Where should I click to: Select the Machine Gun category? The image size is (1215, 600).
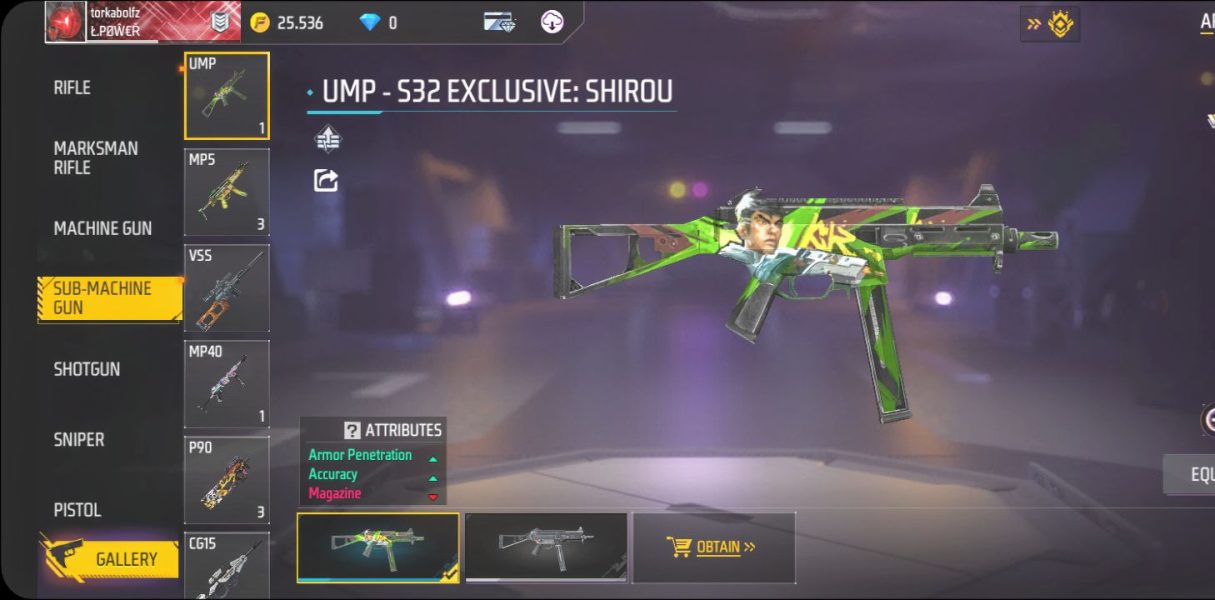coord(102,228)
